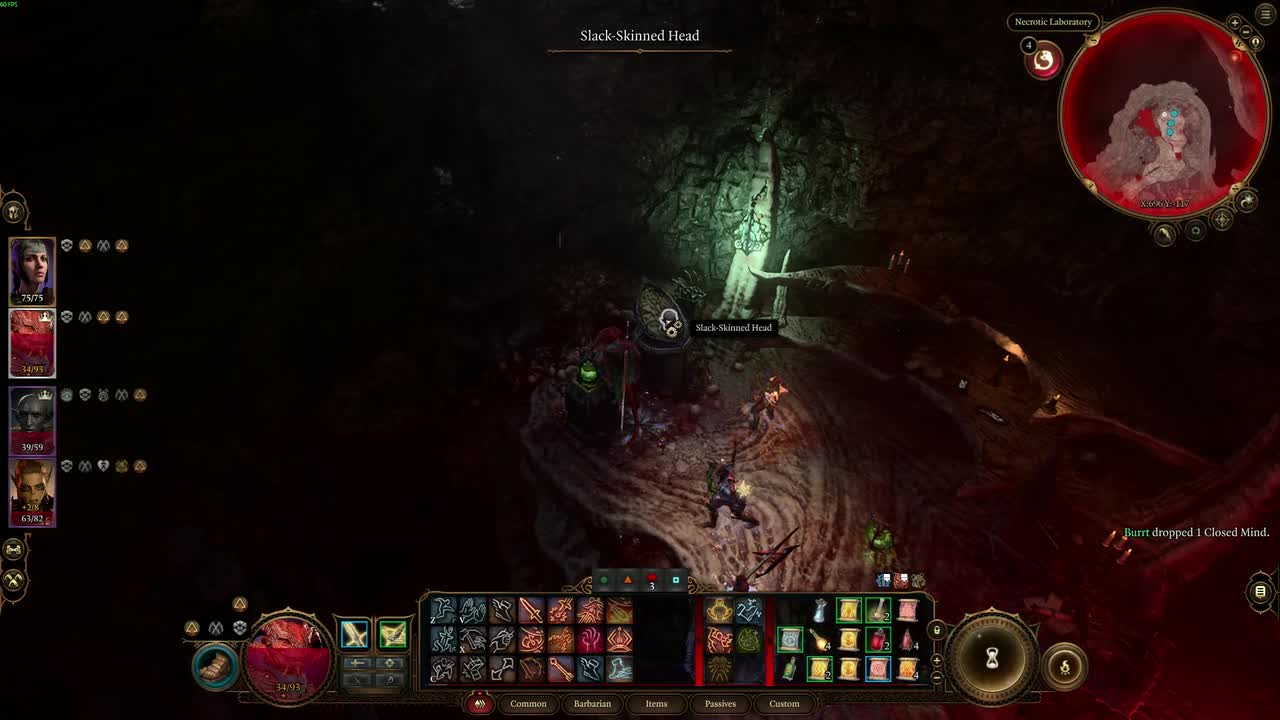Collapse the hotbar rows with the minus button
Image resolution: width=1280 pixels, height=720 pixels.
click(937, 677)
